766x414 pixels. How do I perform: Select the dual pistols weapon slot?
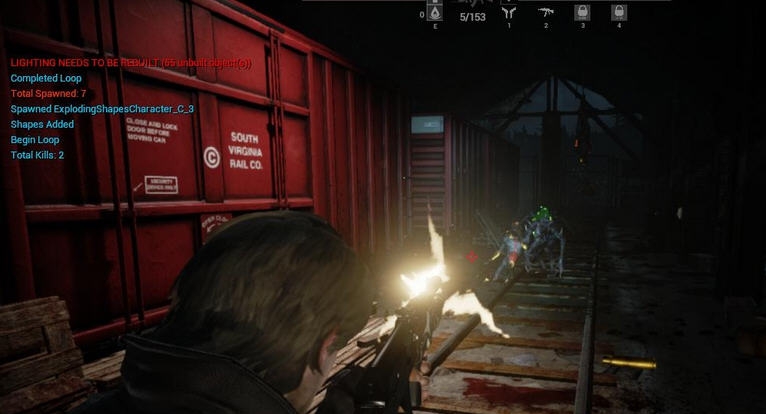[x=509, y=13]
